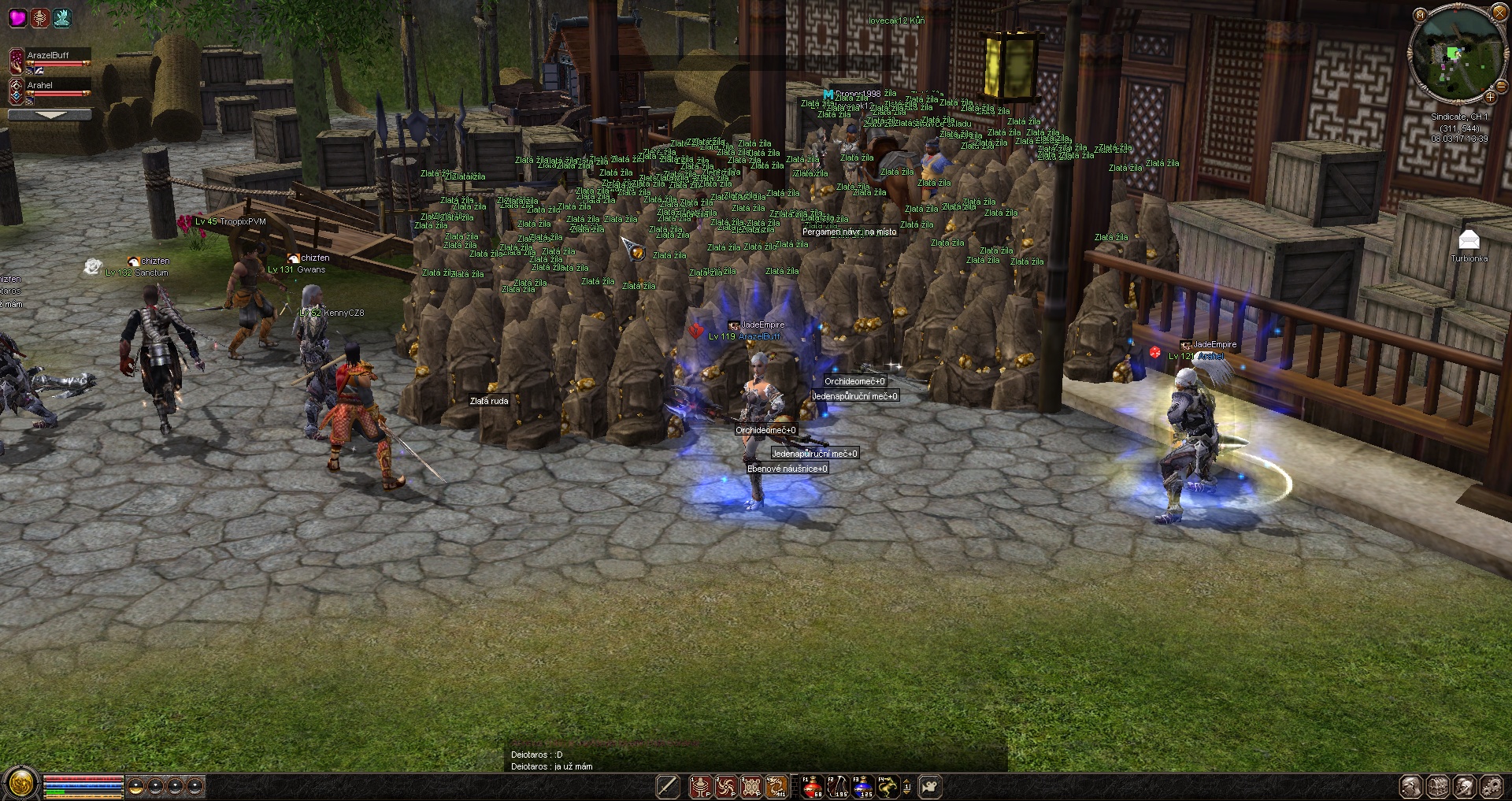Use the blue mana potion in F3
Viewport: 1512px width, 801px height.
coord(863,786)
